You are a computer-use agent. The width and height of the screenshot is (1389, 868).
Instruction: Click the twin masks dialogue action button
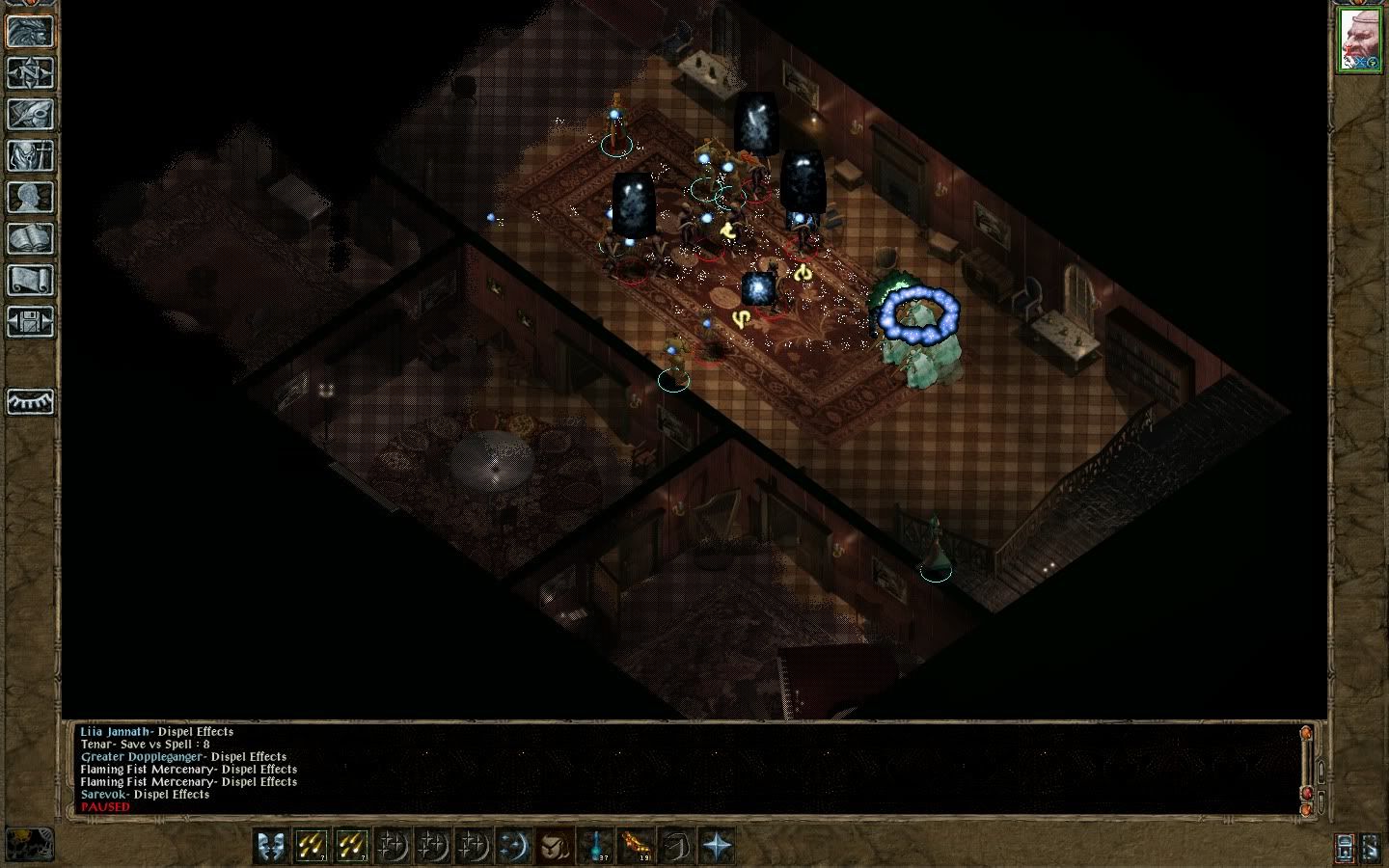pyautogui.click(x=272, y=846)
